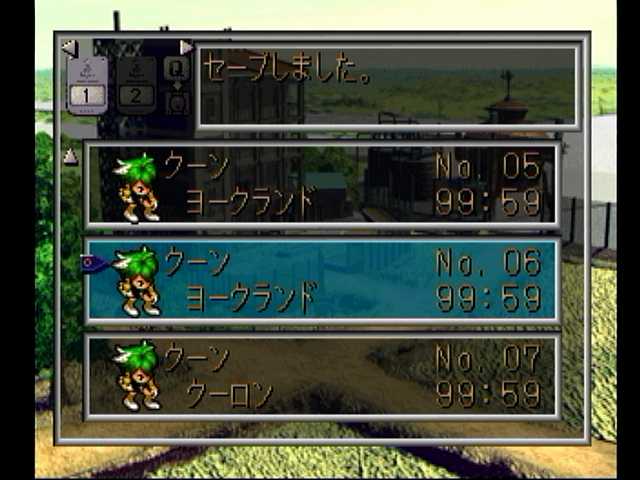Select memory card slot 1
The width and height of the screenshot is (640, 480).
coord(87,84)
